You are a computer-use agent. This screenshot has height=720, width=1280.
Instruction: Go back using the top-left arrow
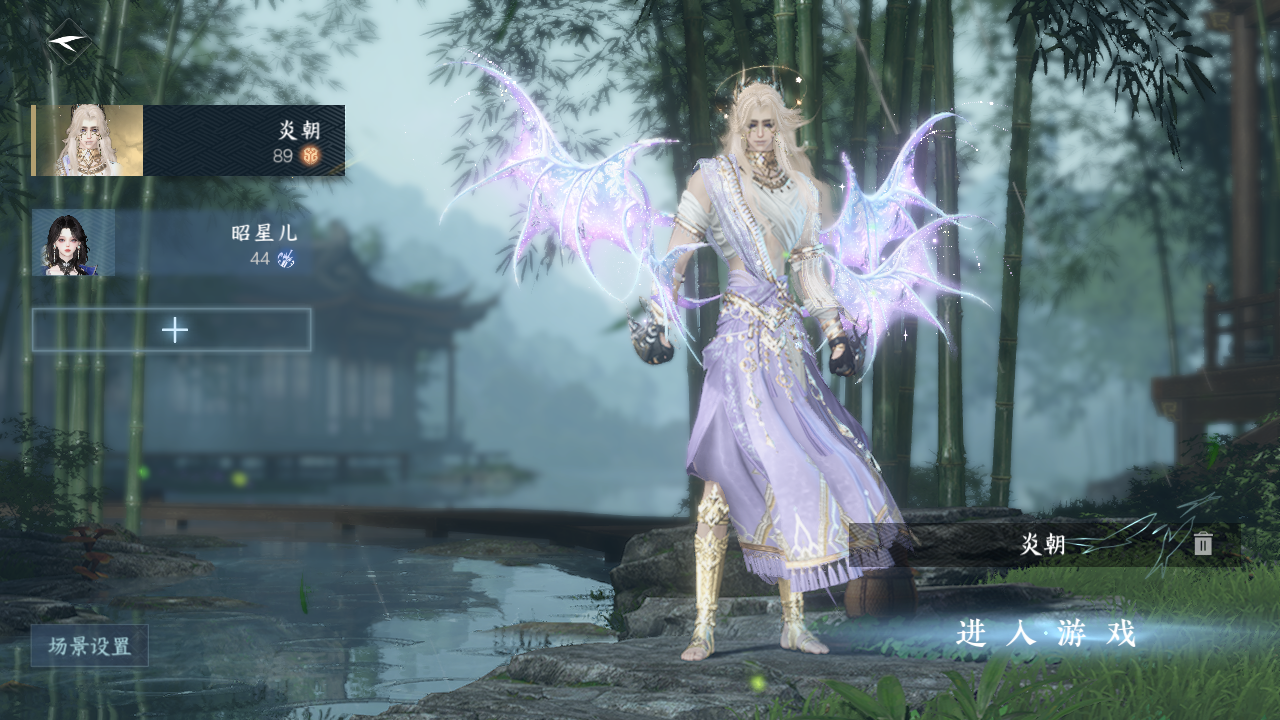69,42
